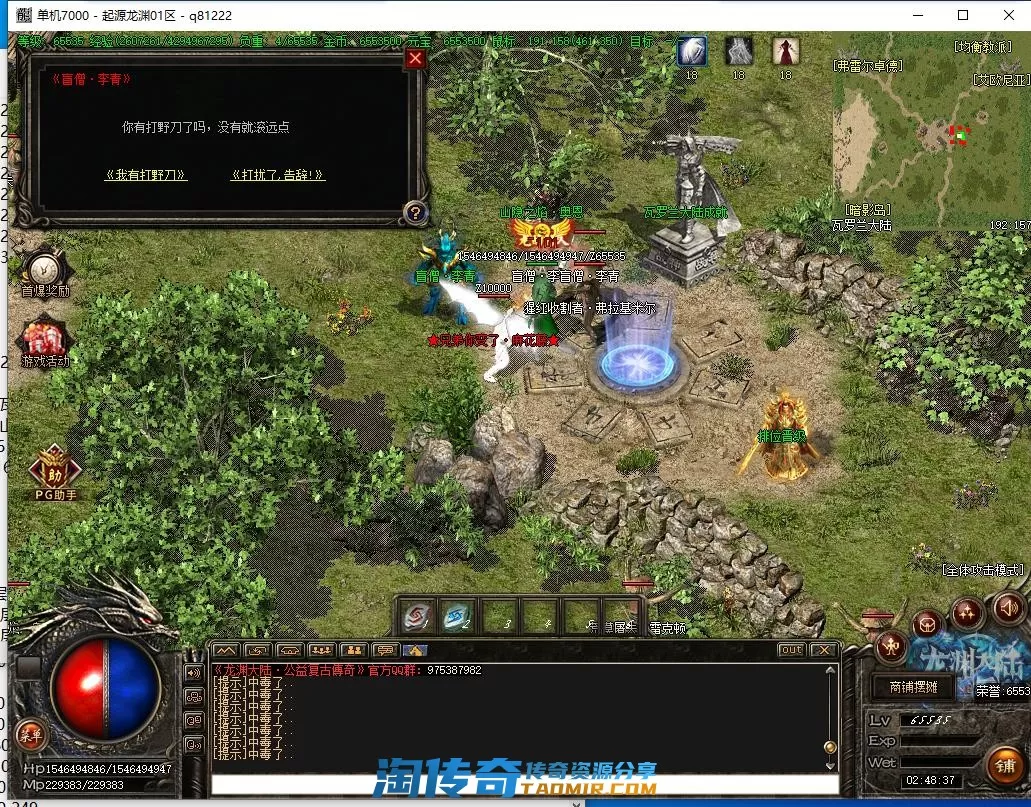The width and height of the screenshot is (1031, 807).
Task: Click the 全体攻击模式 attack mode label
Action: [x=983, y=570]
